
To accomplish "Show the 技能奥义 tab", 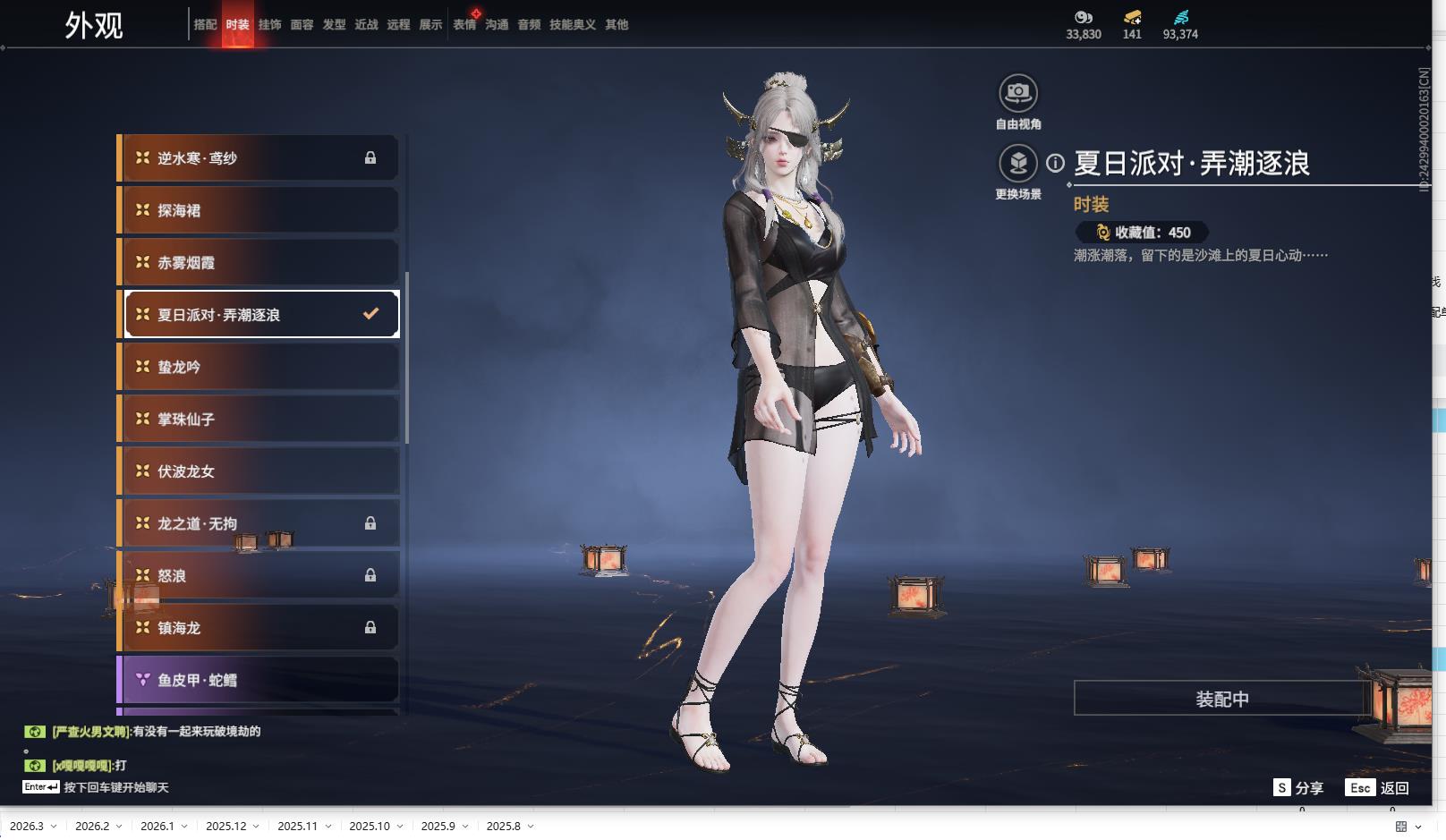I will [x=573, y=25].
